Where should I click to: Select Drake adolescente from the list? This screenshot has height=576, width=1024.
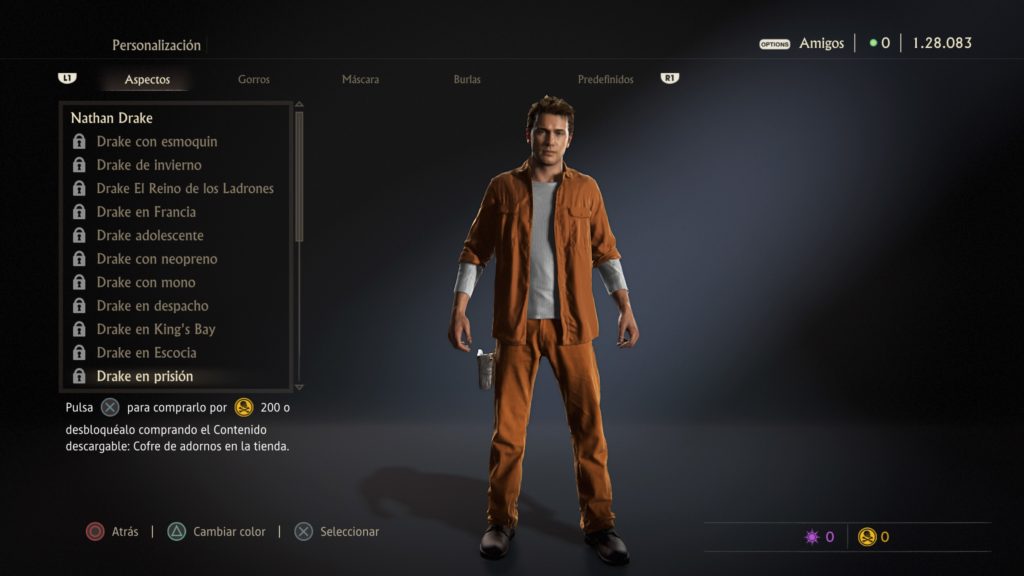point(150,235)
